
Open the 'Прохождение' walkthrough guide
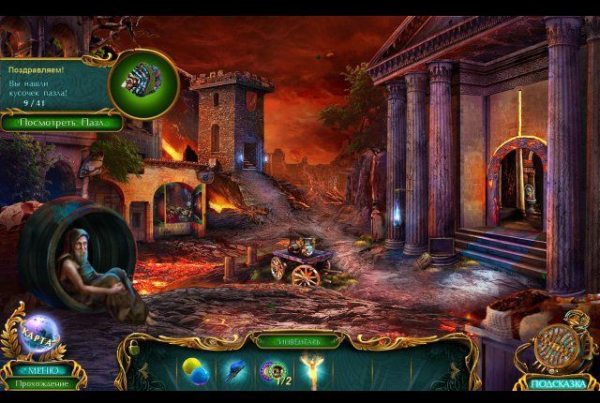[x=42, y=384]
